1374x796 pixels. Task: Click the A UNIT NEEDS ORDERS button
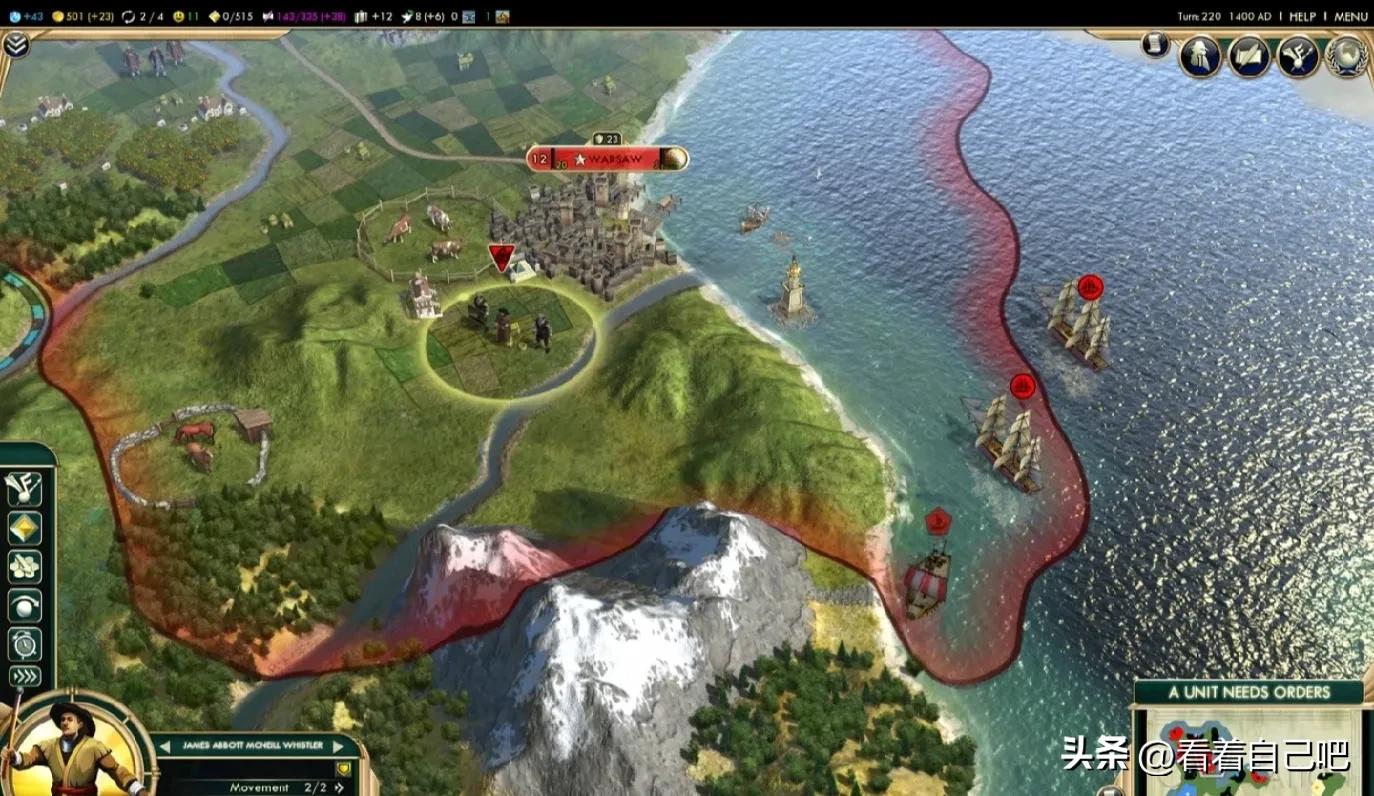1248,692
